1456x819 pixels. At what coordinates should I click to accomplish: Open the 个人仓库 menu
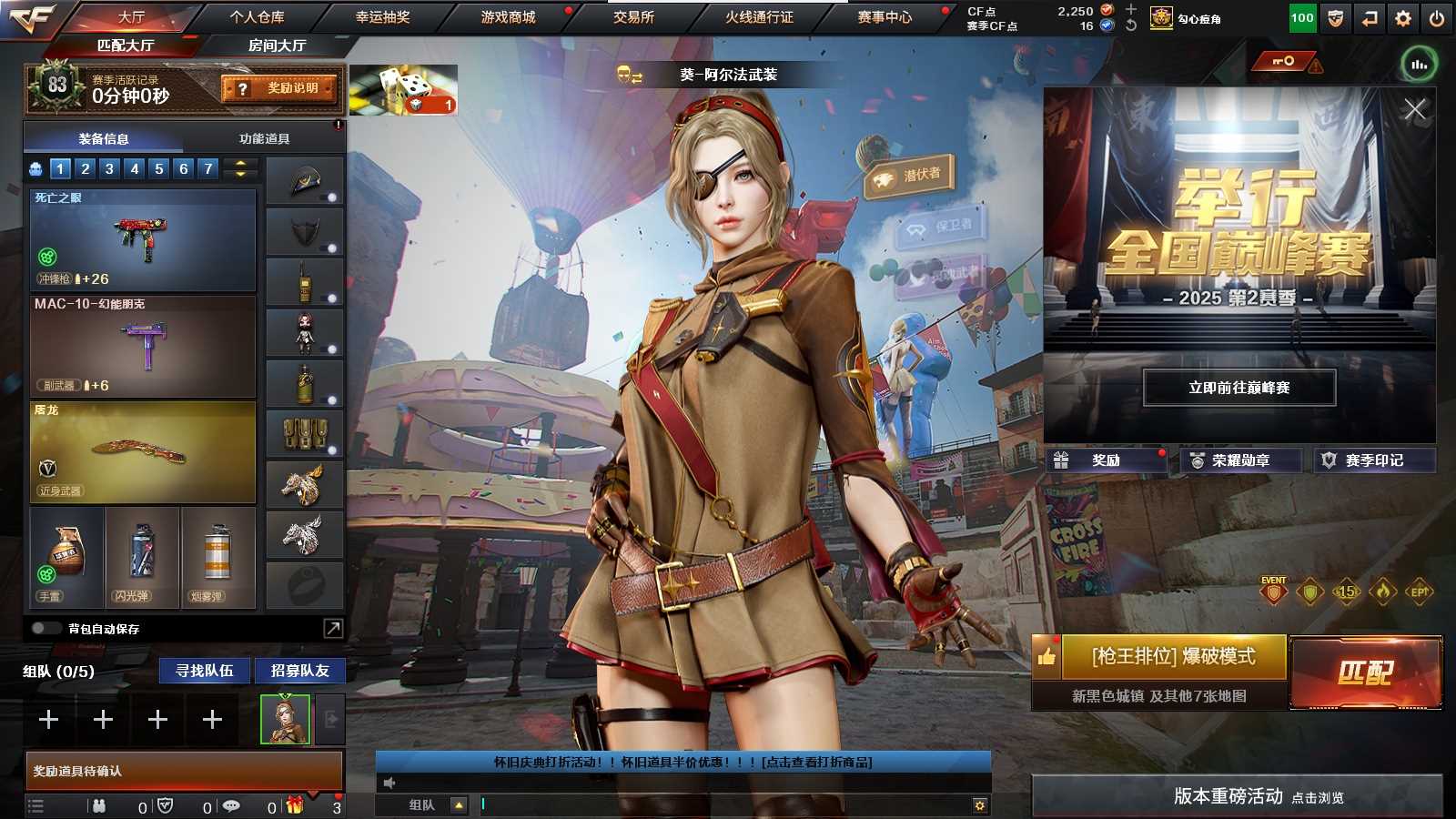click(257, 16)
